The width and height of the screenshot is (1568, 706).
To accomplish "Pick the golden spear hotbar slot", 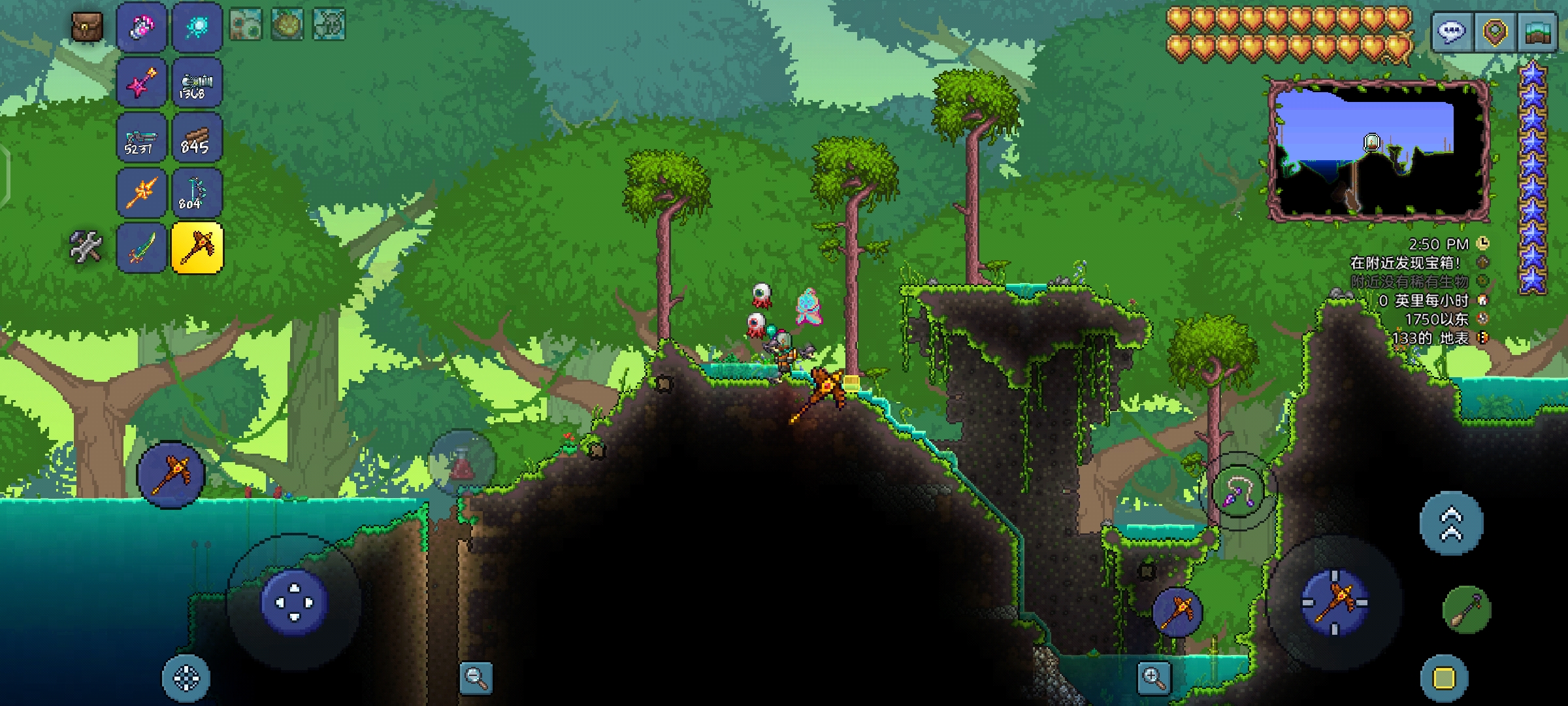I will pos(142,193).
